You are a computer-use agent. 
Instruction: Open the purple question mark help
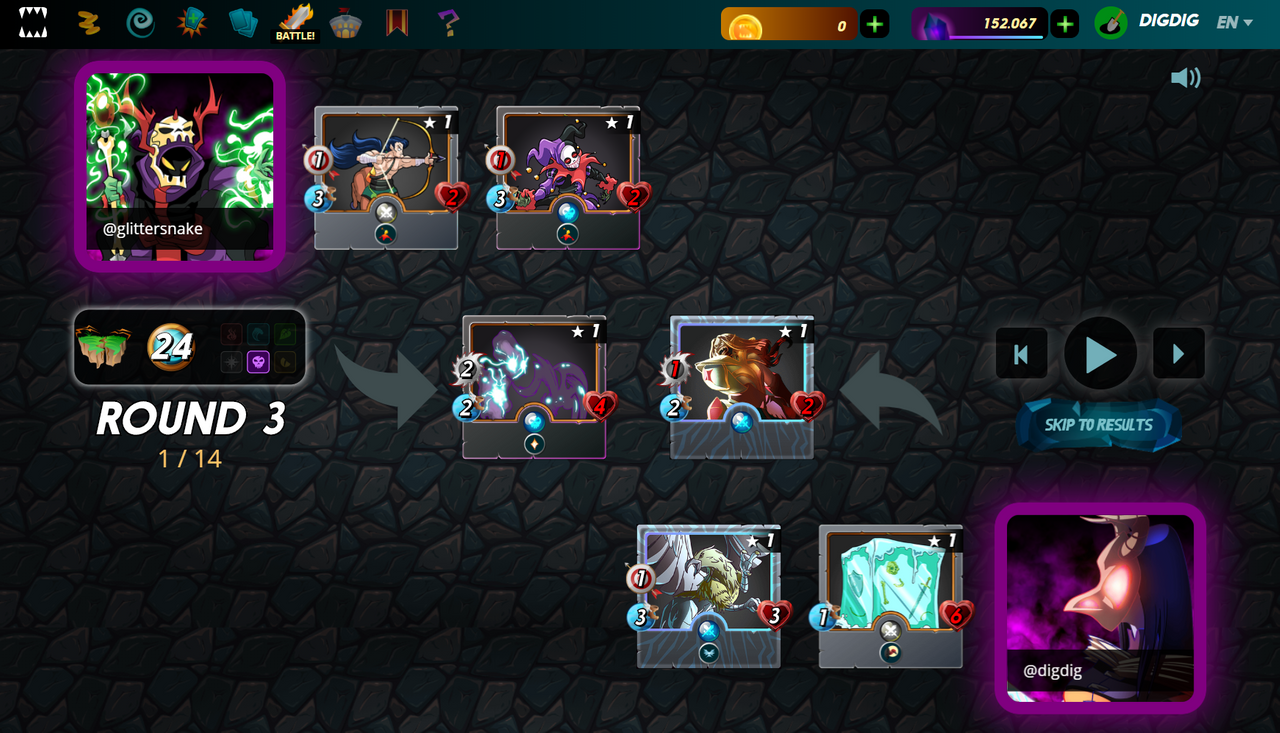click(x=448, y=23)
